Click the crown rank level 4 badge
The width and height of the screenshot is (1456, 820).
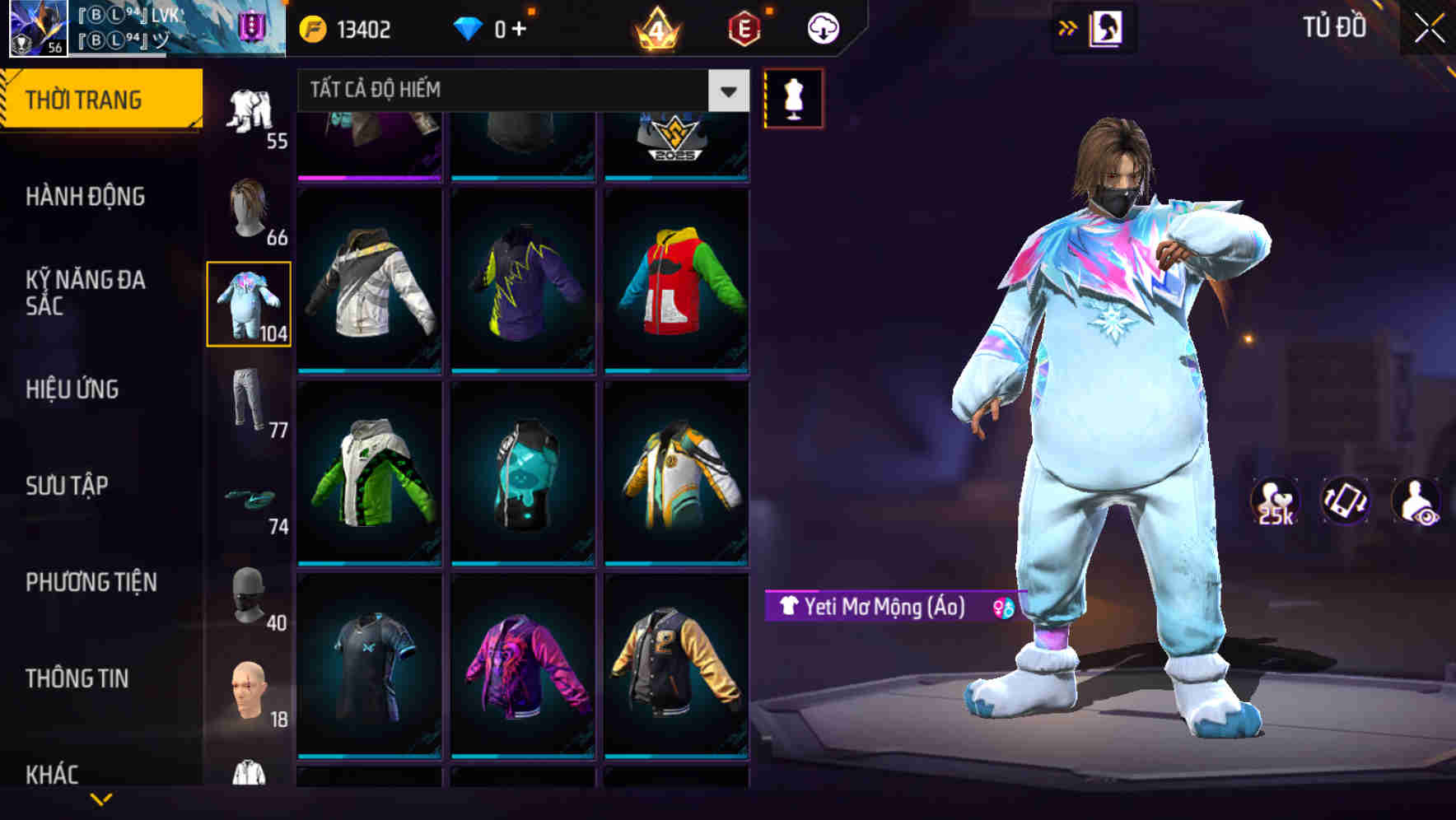point(656,27)
